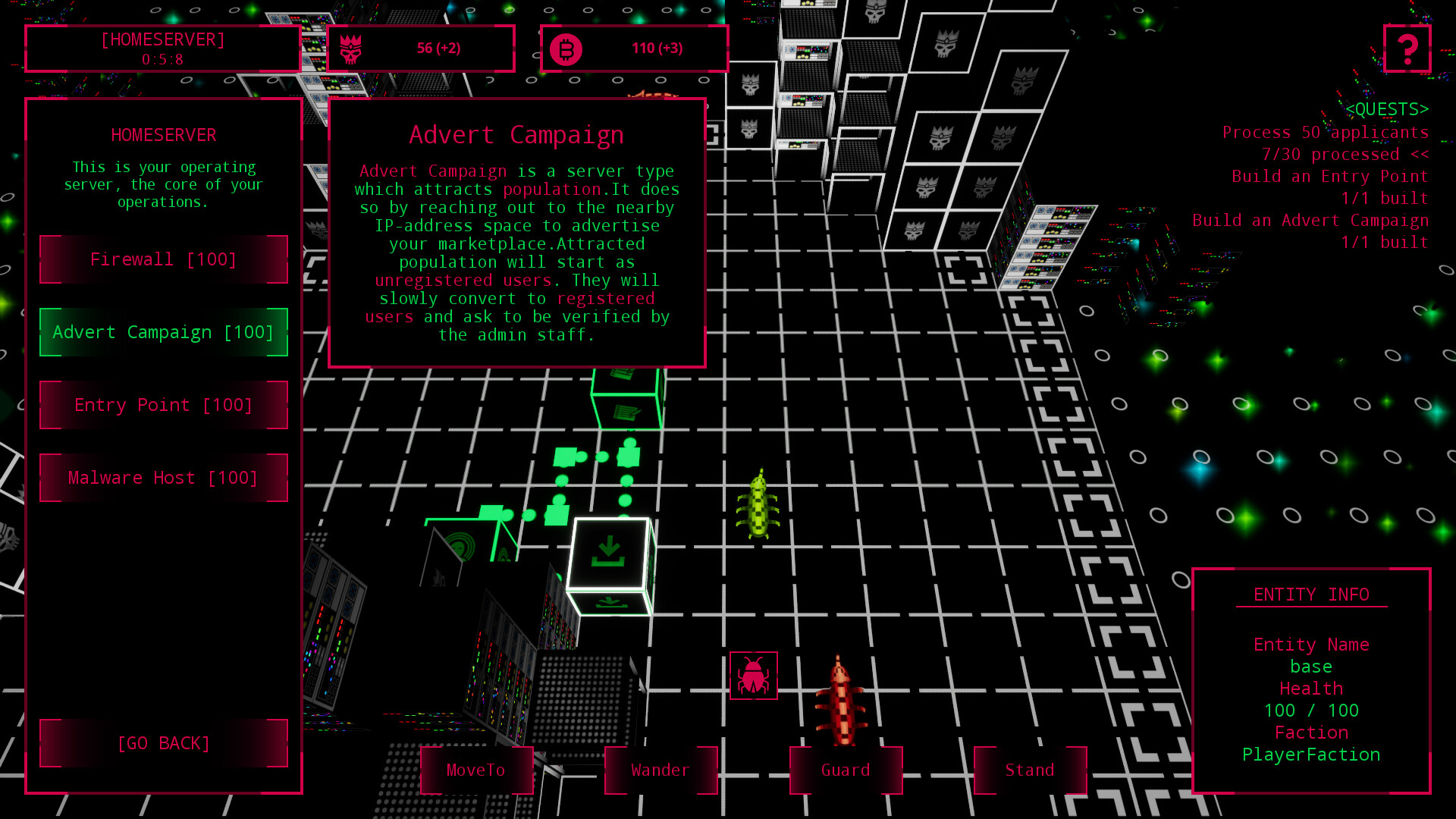Image resolution: width=1456 pixels, height=819 pixels.
Task: Click the Bitcoin currency icon
Action: tap(566, 48)
